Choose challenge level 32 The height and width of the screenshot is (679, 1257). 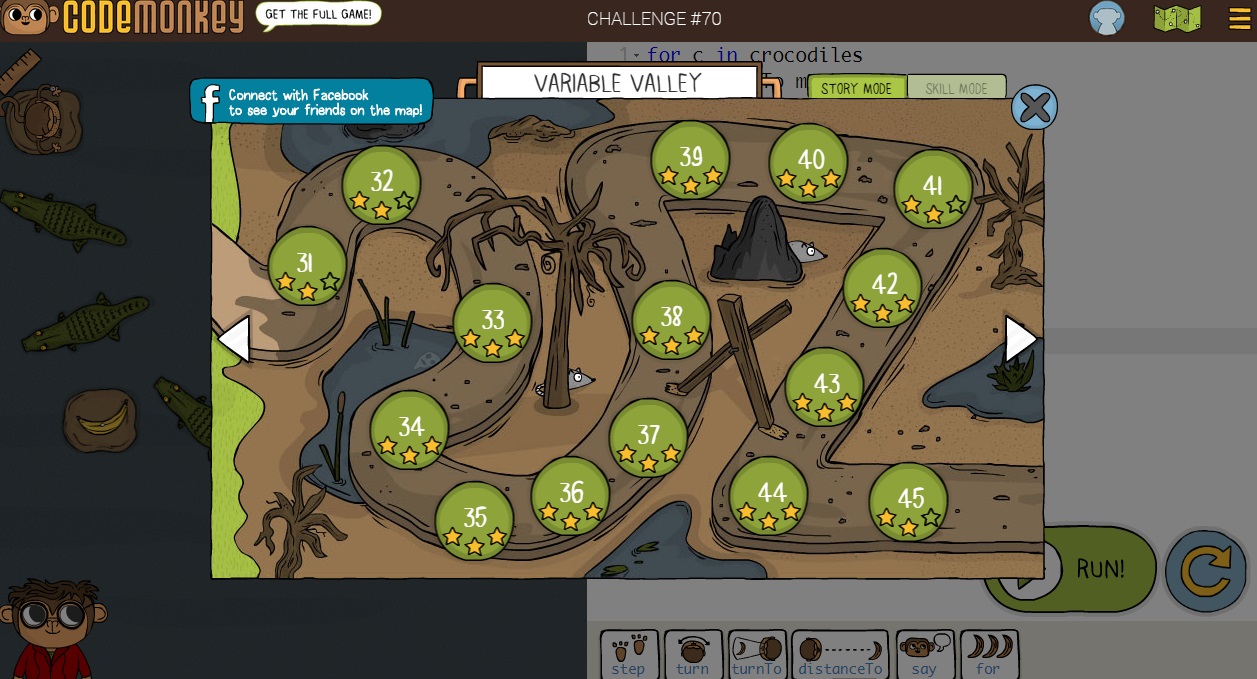click(381, 184)
